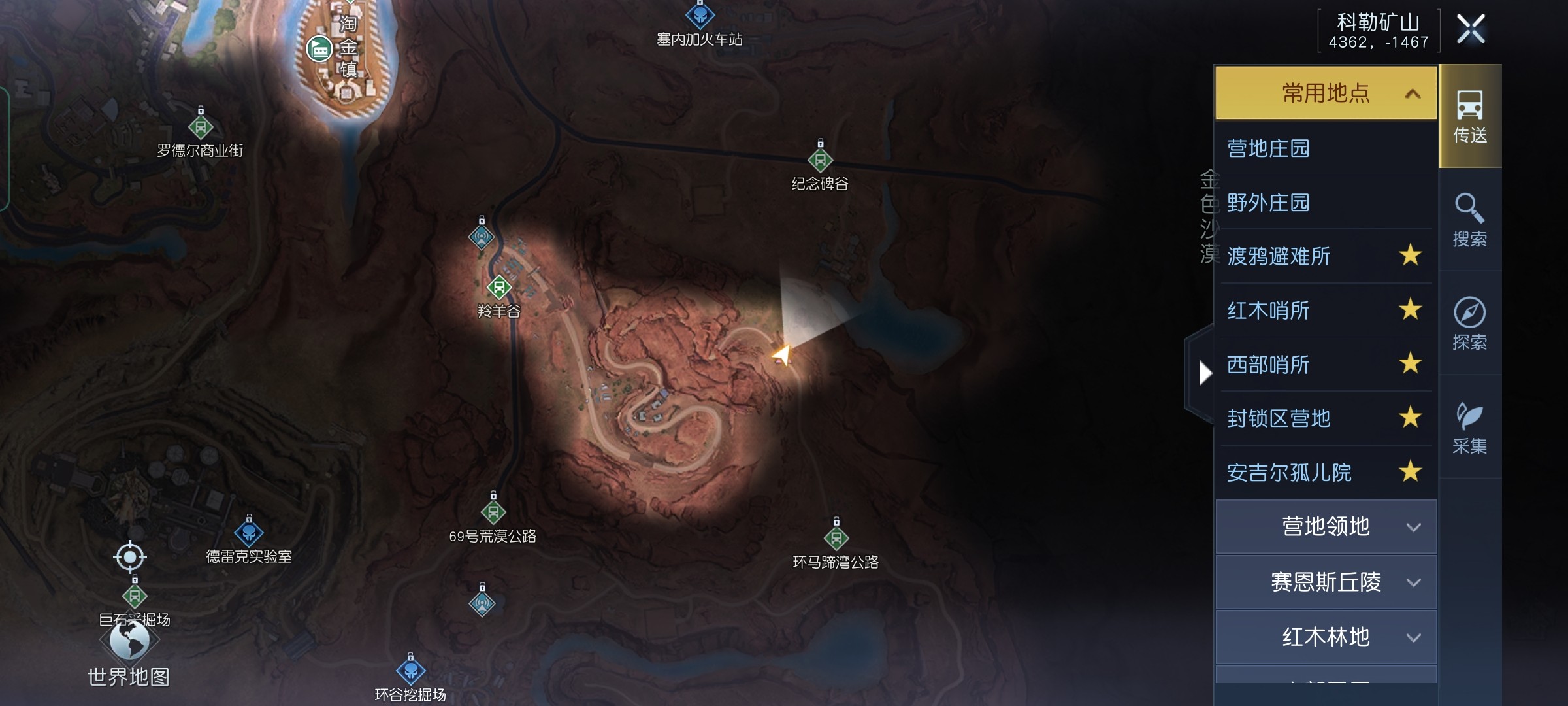Select the 纪念碑谷 map marker
1568x706 pixels.
(x=821, y=160)
